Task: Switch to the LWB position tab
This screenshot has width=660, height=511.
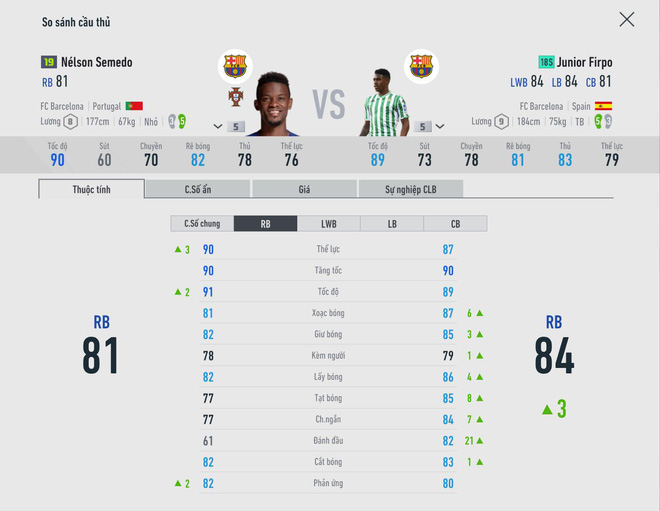Action: pyautogui.click(x=328, y=224)
